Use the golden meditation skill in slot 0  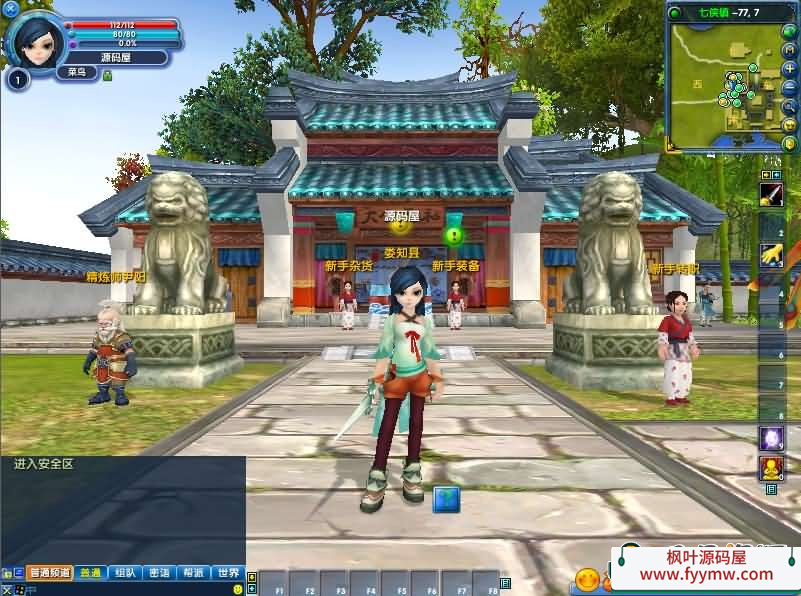tap(770, 467)
